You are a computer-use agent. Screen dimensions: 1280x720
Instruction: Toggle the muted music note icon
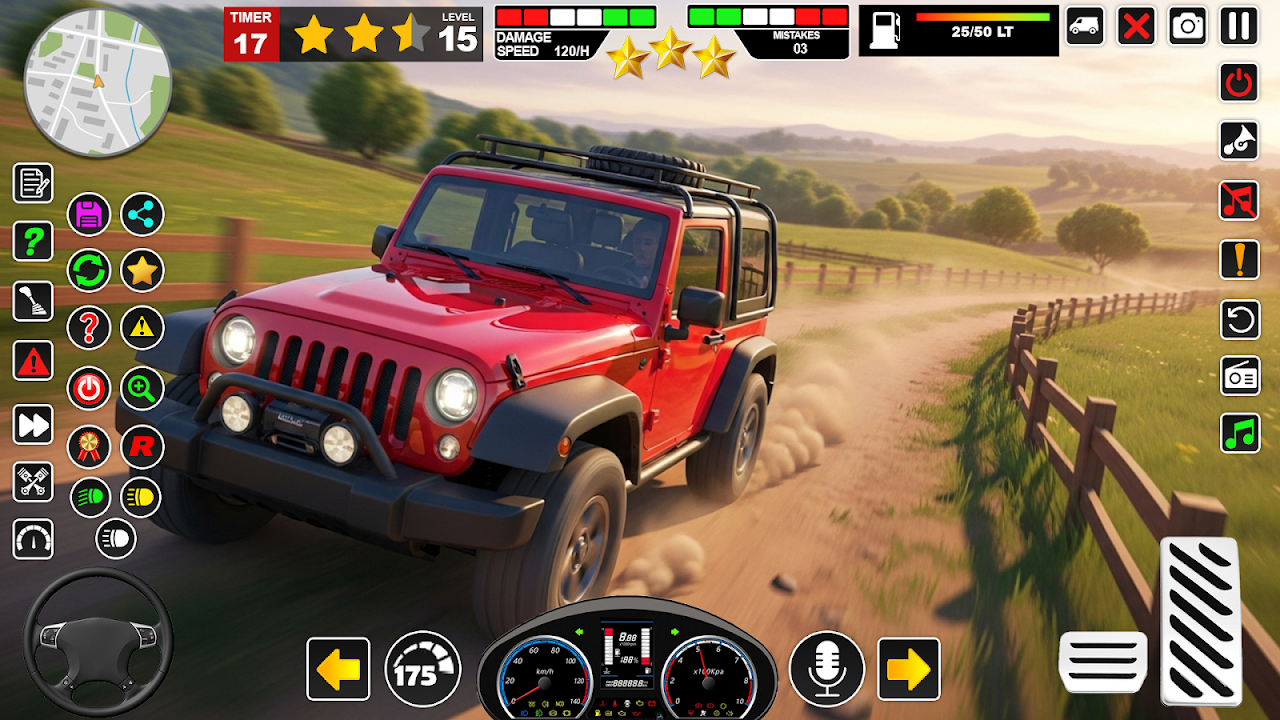pos(1240,200)
